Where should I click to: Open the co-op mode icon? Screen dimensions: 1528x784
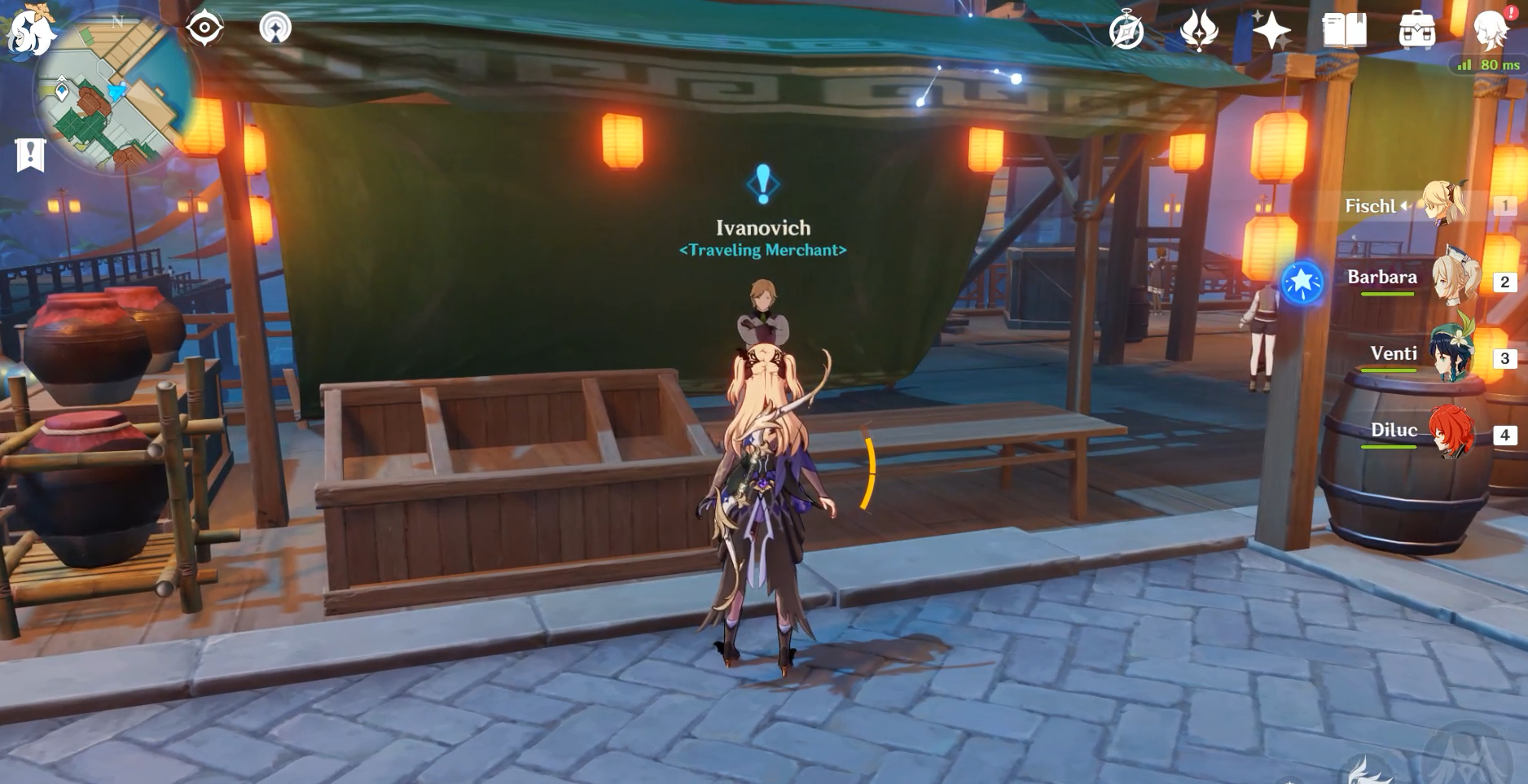275,28
